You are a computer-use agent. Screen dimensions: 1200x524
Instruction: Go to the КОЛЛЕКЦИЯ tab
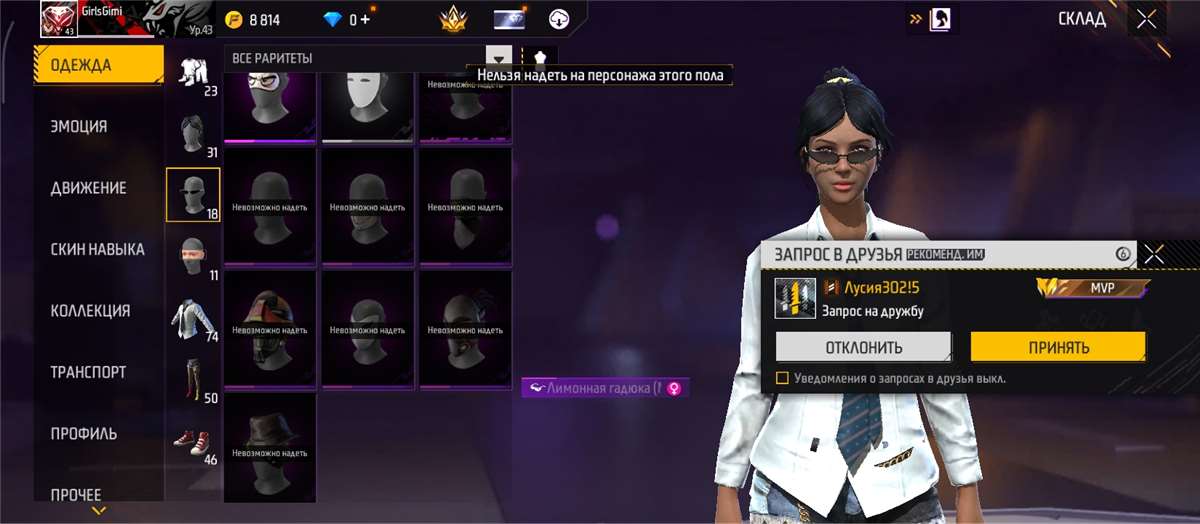point(90,311)
